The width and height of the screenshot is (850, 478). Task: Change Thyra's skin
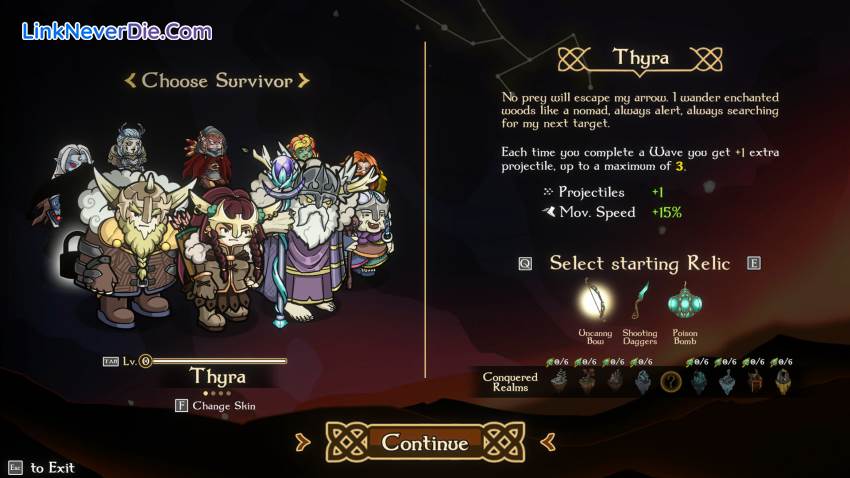click(x=216, y=406)
